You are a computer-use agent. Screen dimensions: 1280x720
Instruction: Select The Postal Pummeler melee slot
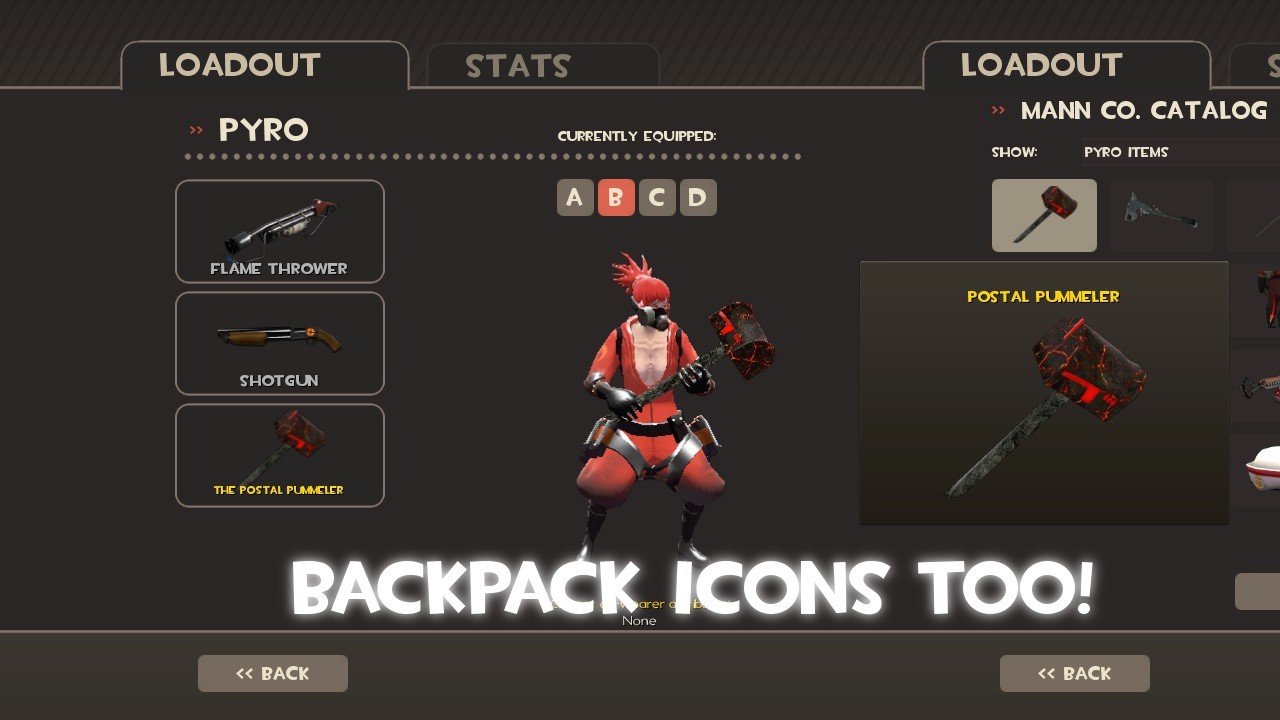tap(280, 455)
